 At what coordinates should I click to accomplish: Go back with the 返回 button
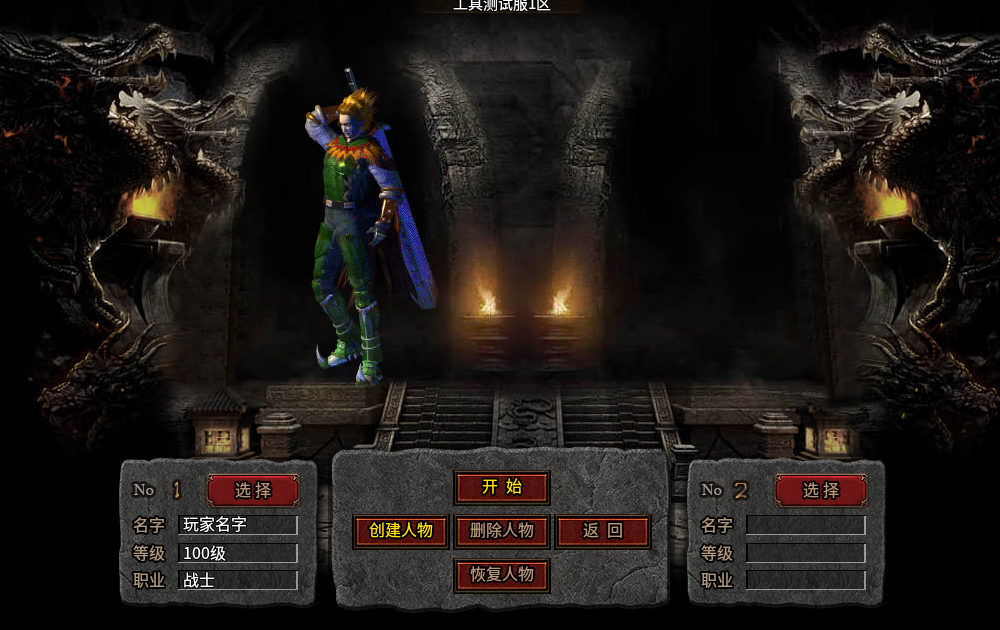(603, 531)
